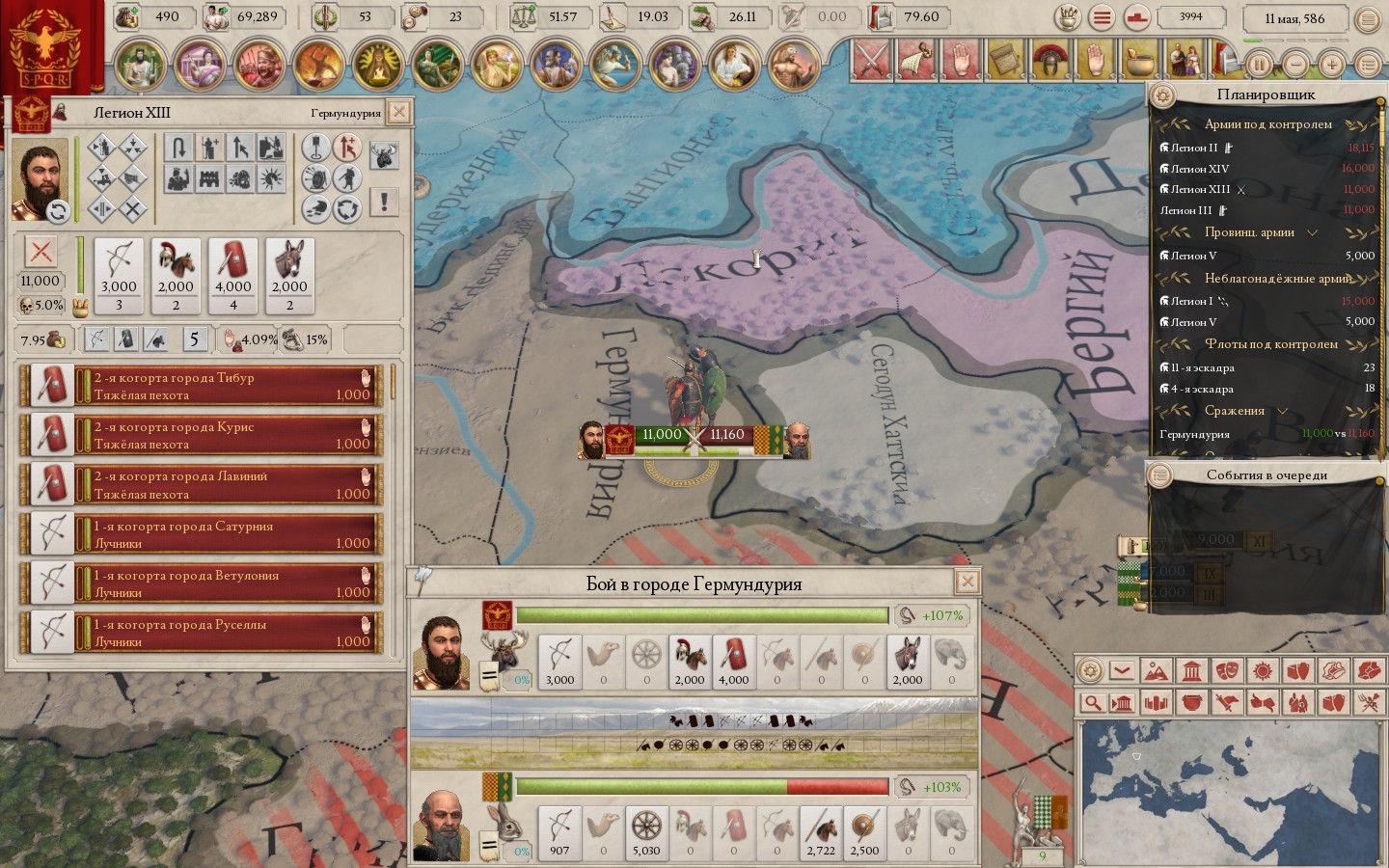Increase game speed with the plus button
The width and height of the screenshot is (1389, 868).
(x=1332, y=65)
